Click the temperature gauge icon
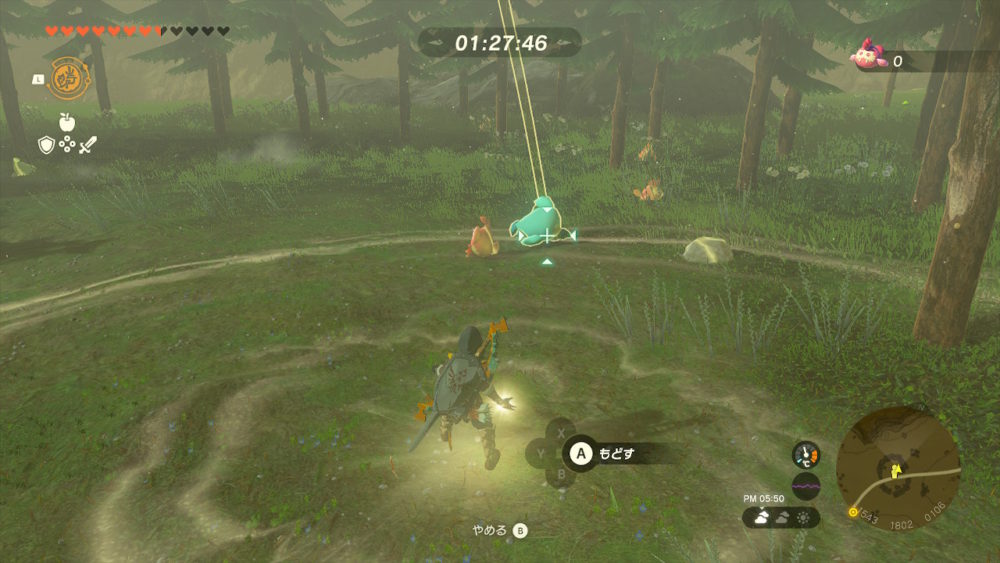 (x=806, y=455)
